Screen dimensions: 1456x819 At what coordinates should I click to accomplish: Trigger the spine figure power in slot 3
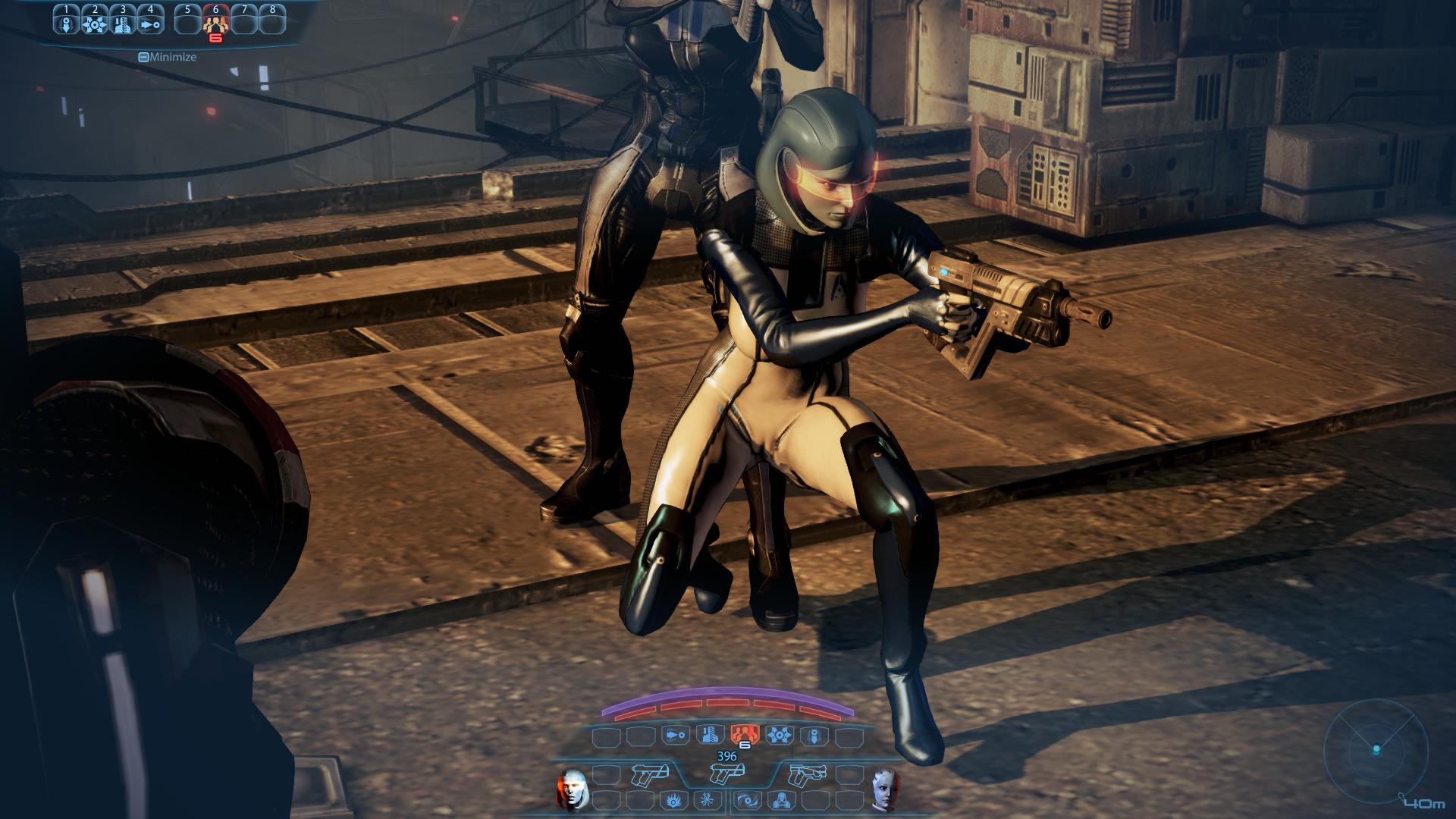point(122,23)
